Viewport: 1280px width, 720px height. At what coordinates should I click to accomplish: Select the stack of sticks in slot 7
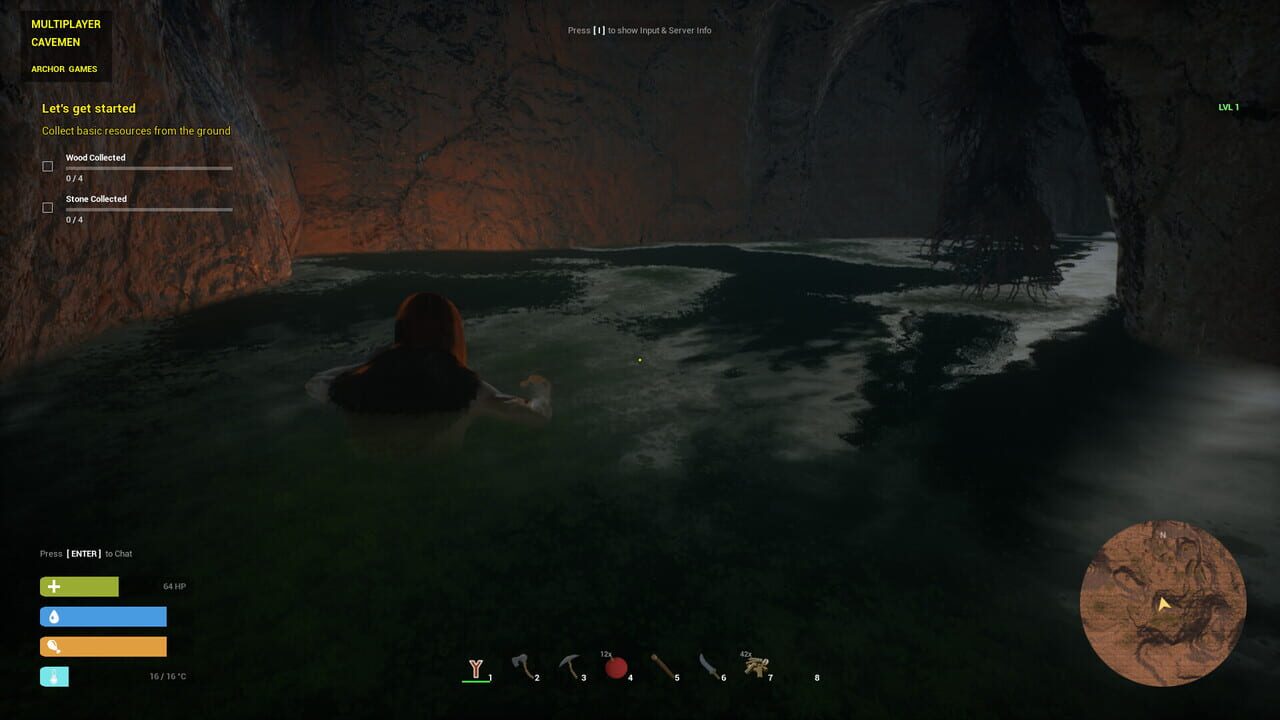[x=756, y=665]
